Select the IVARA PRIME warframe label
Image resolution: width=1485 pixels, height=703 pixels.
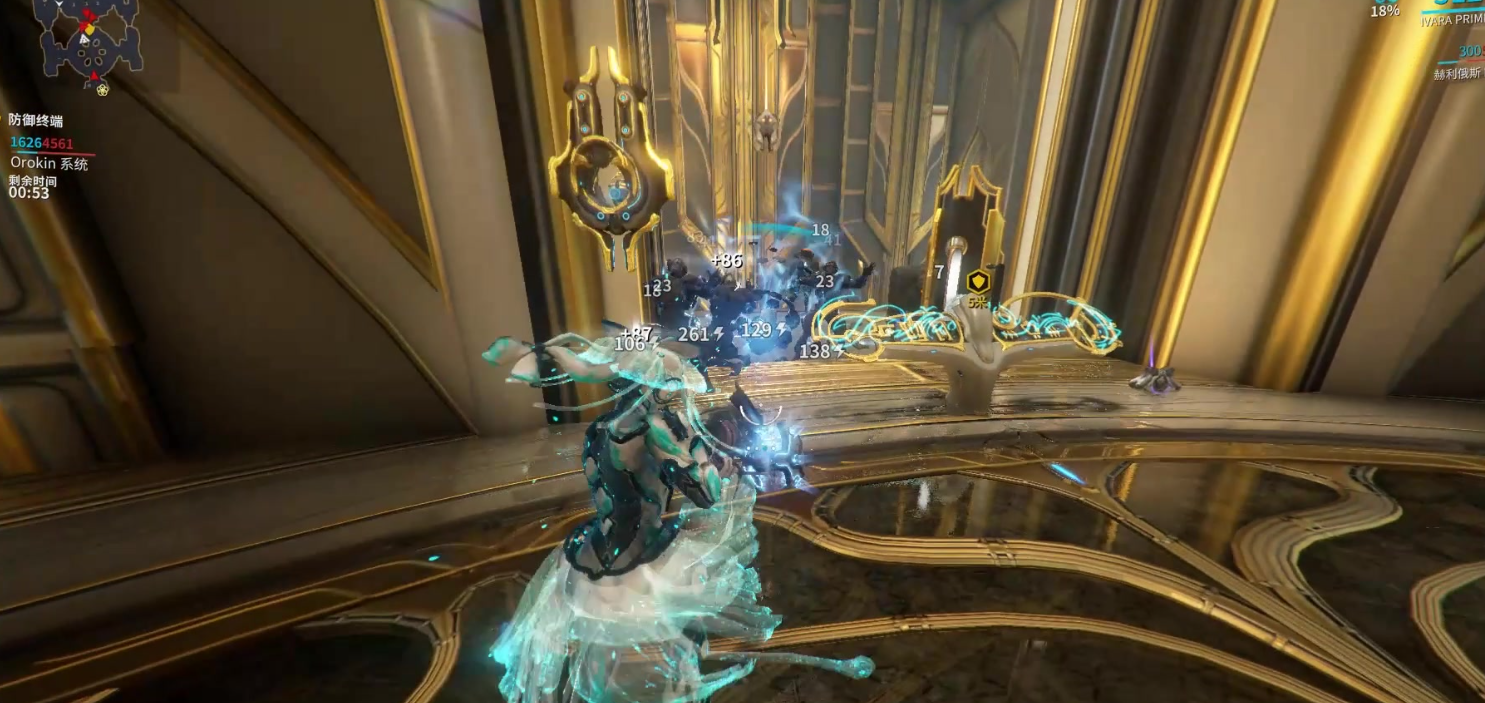tap(1452, 20)
